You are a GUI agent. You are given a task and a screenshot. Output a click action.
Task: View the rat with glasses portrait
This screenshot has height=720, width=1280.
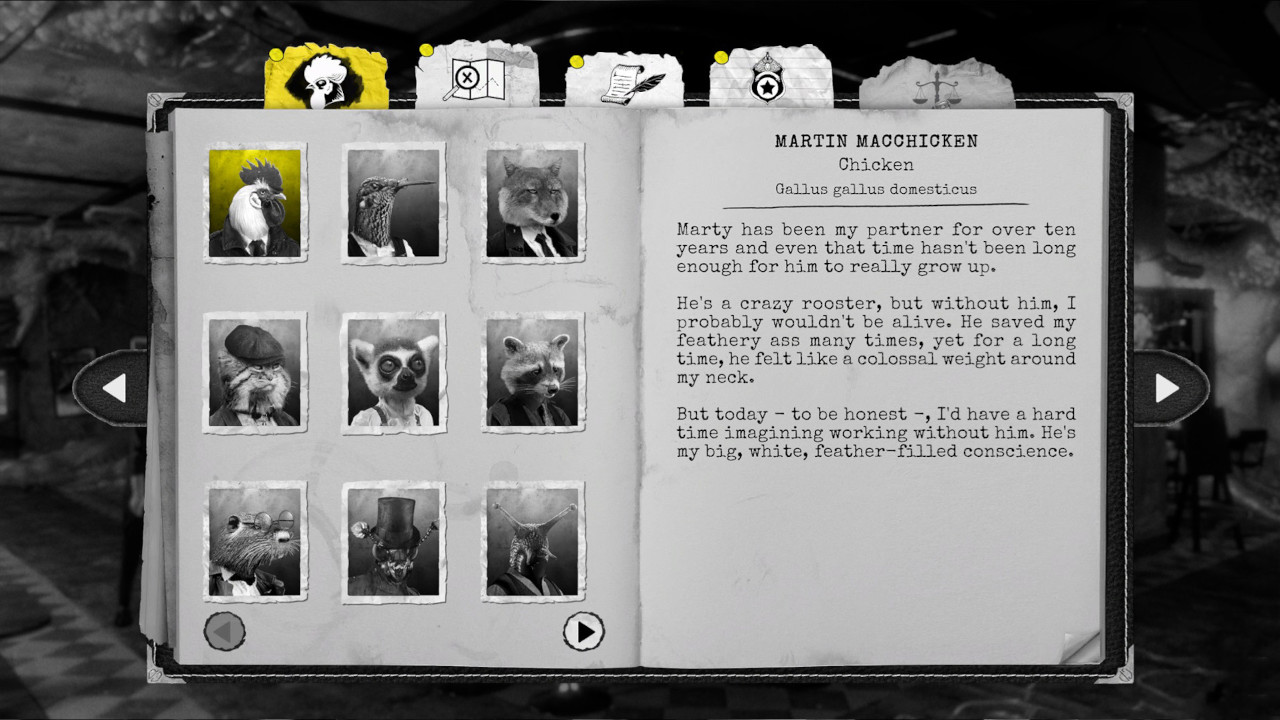[x=256, y=542]
